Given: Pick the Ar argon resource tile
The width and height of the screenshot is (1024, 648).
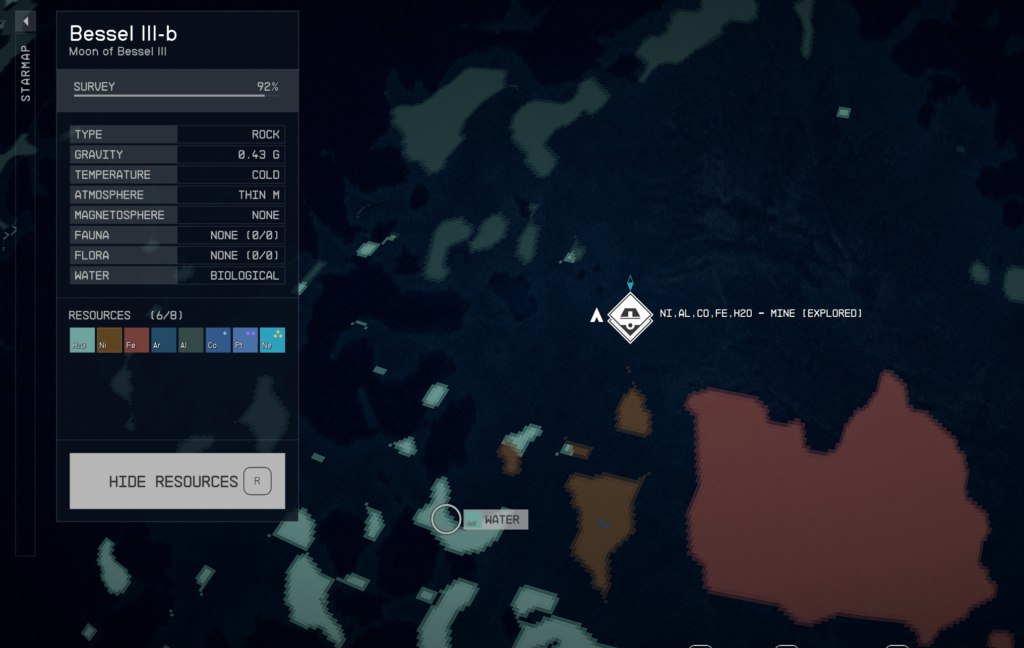Looking at the screenshot, I should (163, 340).
